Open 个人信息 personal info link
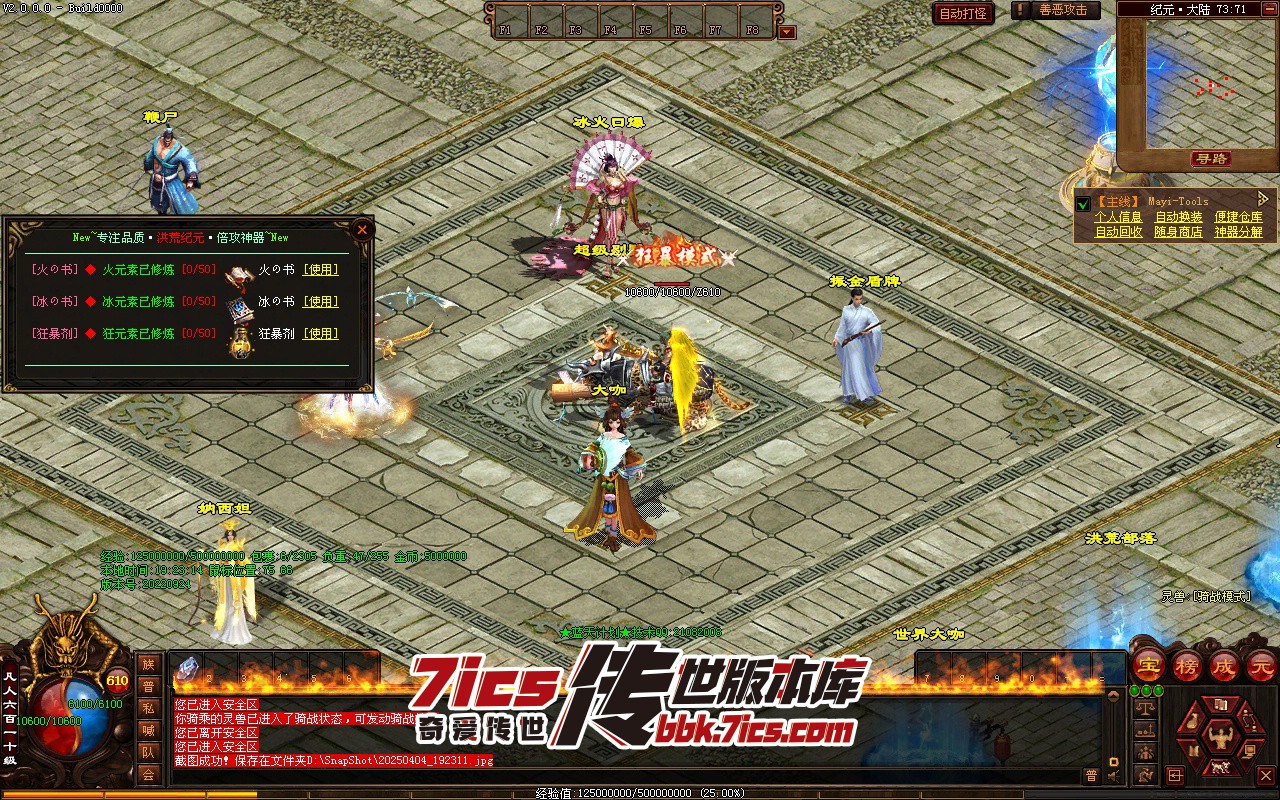 click(1118, 217)
